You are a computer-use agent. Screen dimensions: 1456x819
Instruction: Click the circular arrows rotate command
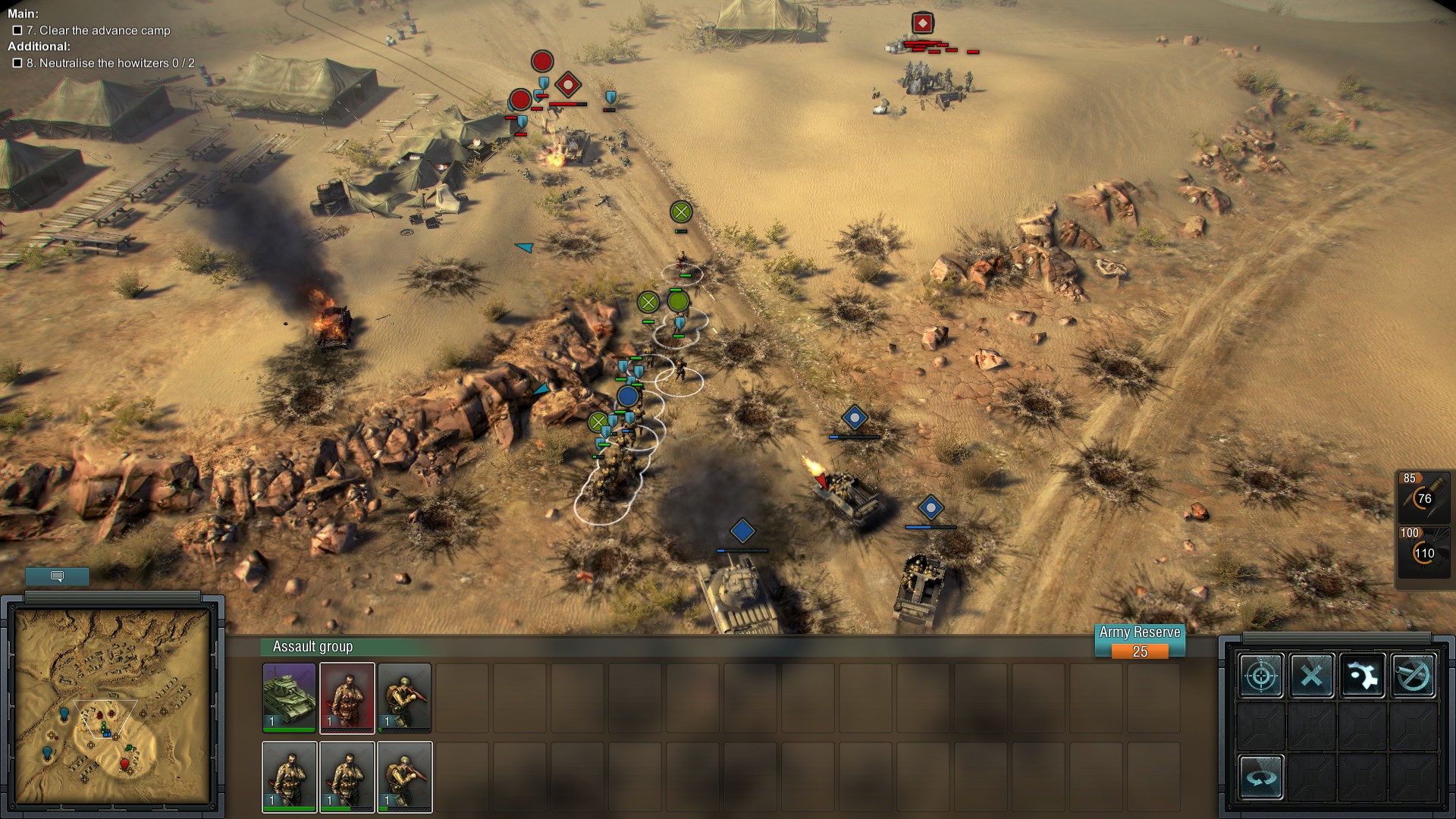pyautogui.click(x=1261, y=777)
